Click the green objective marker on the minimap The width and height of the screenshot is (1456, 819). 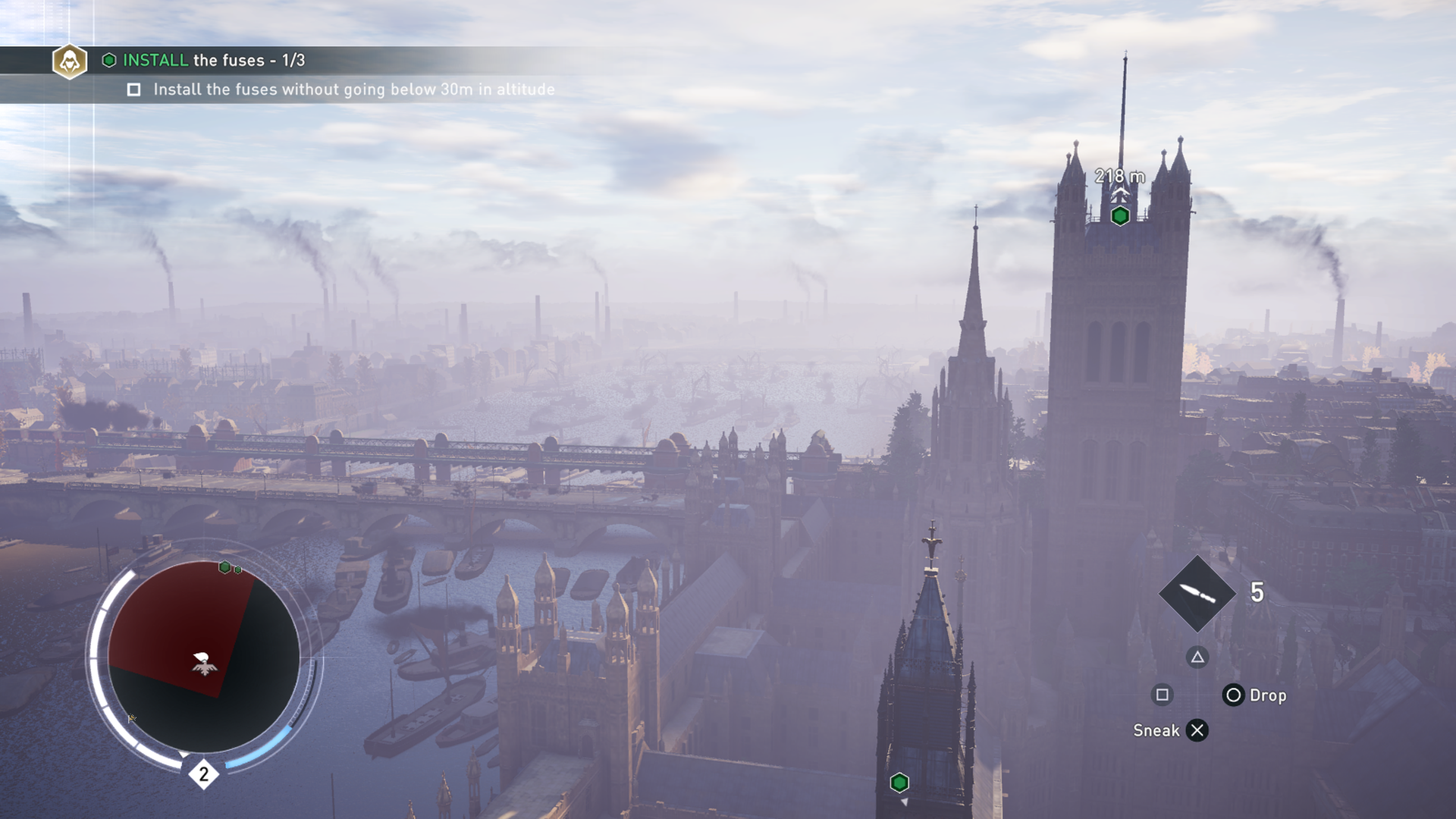tap(224, 567)
